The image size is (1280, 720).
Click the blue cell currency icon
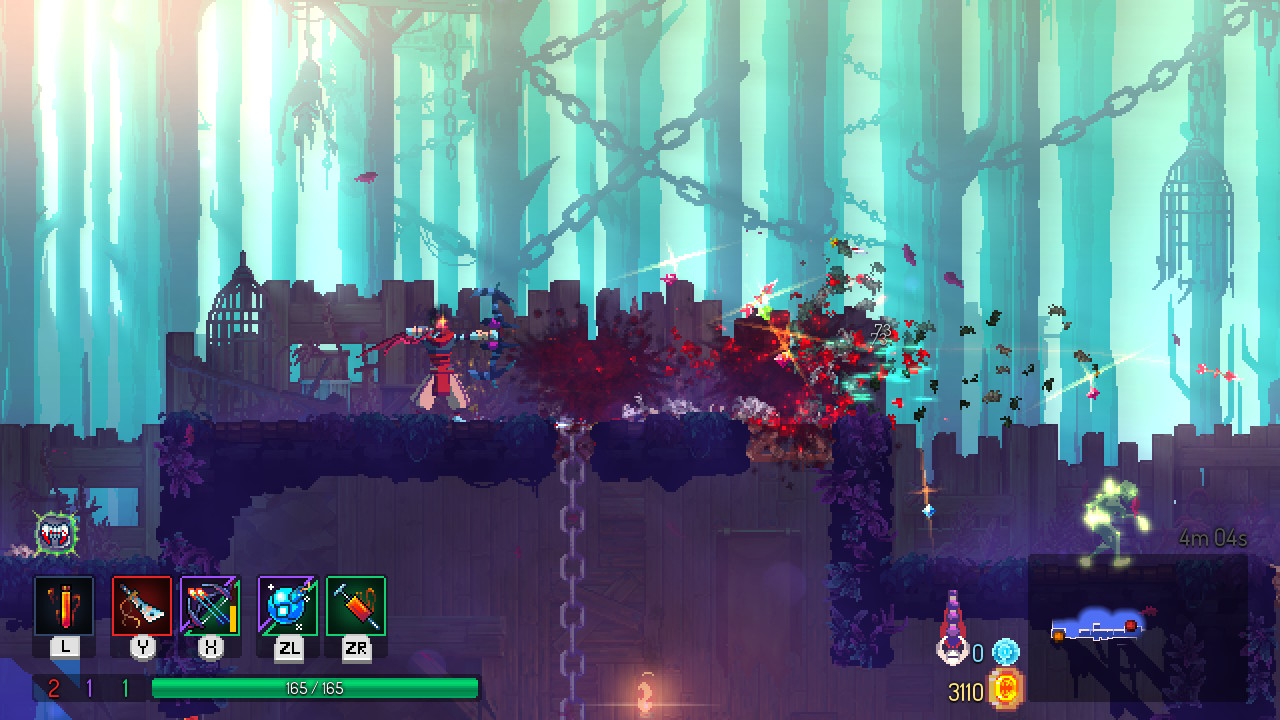pyautogui.click(x=1005, y=653)
